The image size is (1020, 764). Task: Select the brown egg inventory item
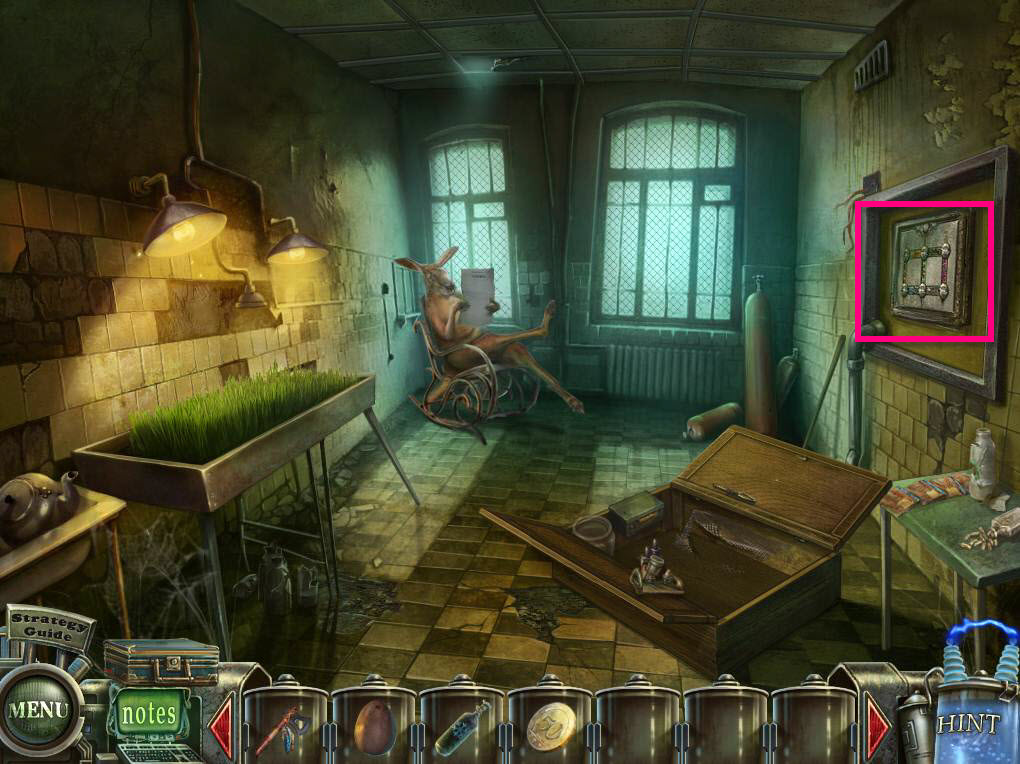[x=372, y=728]
